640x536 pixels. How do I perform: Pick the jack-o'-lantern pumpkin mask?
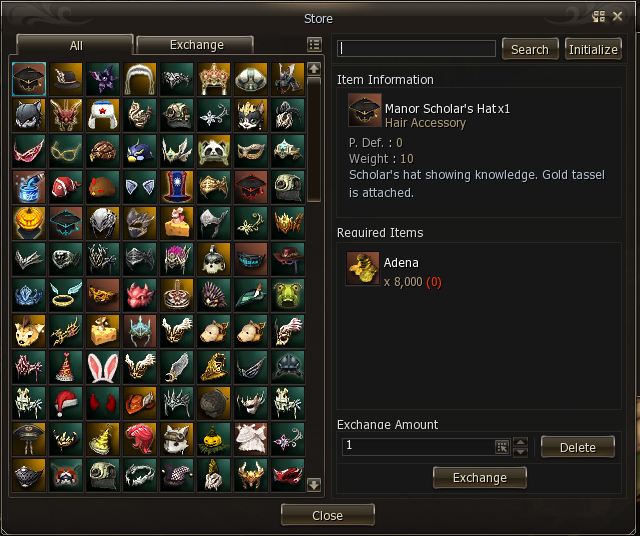coord(29,223)
